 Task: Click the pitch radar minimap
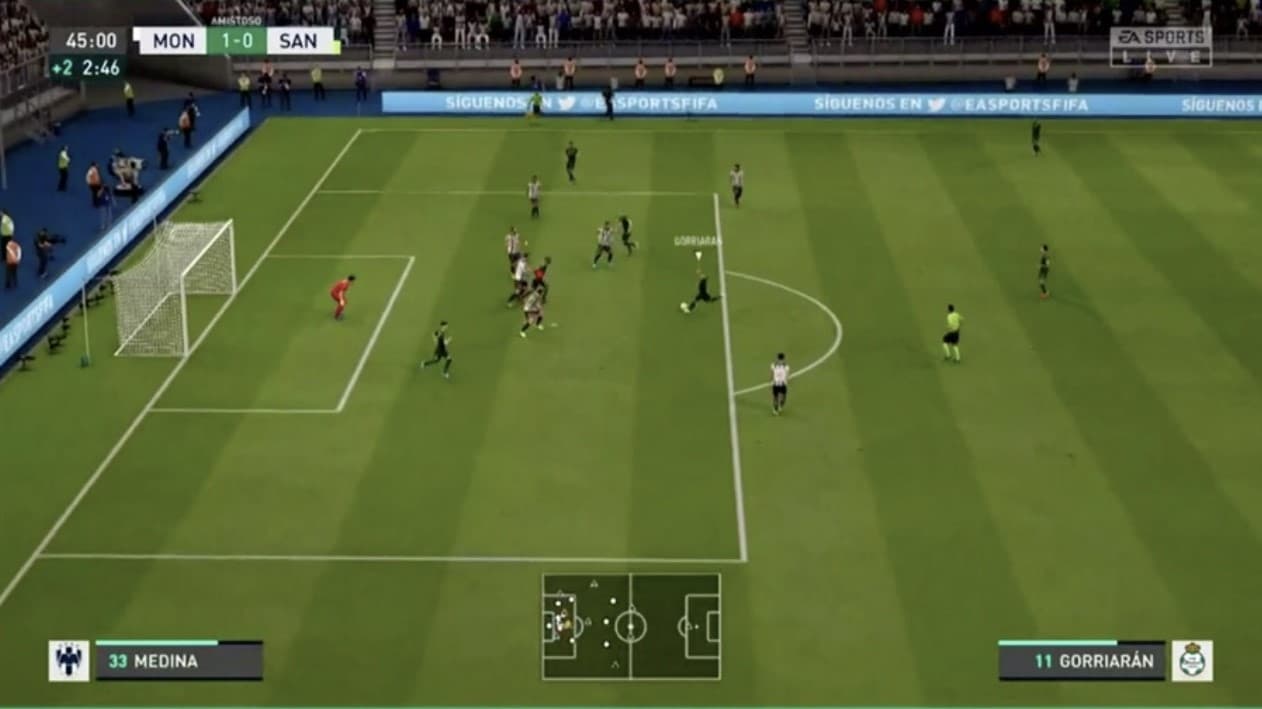coord(631,626)
